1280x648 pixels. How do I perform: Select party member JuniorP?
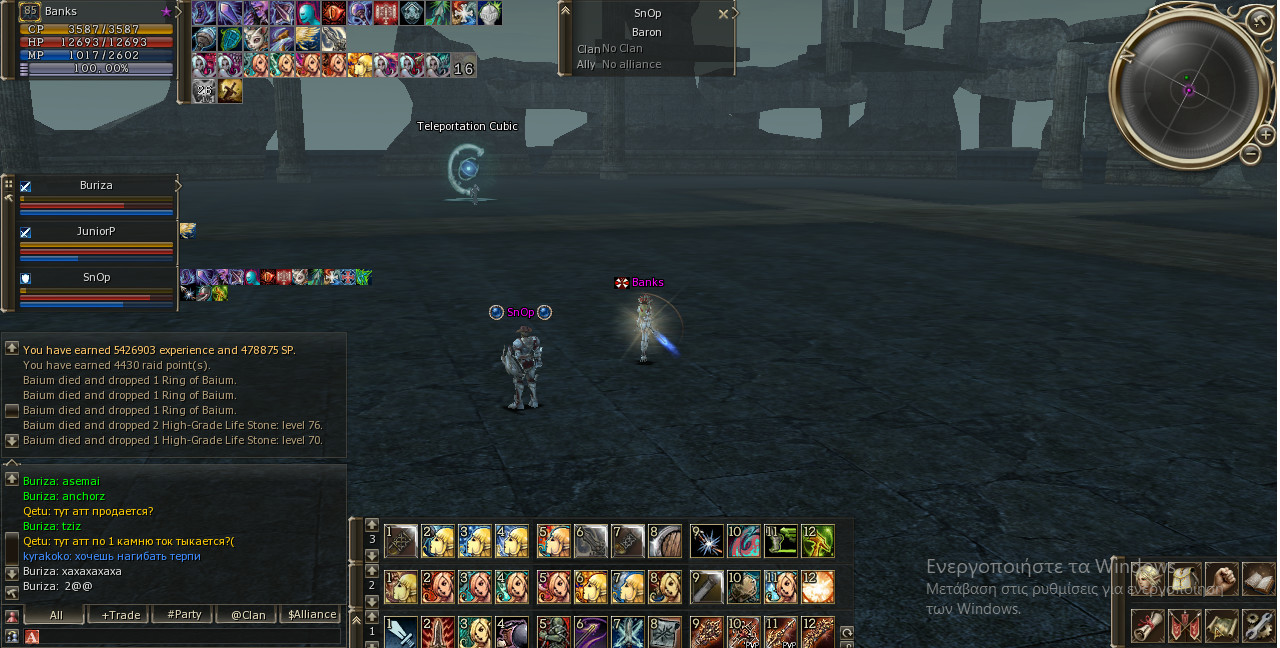[96, 232]
